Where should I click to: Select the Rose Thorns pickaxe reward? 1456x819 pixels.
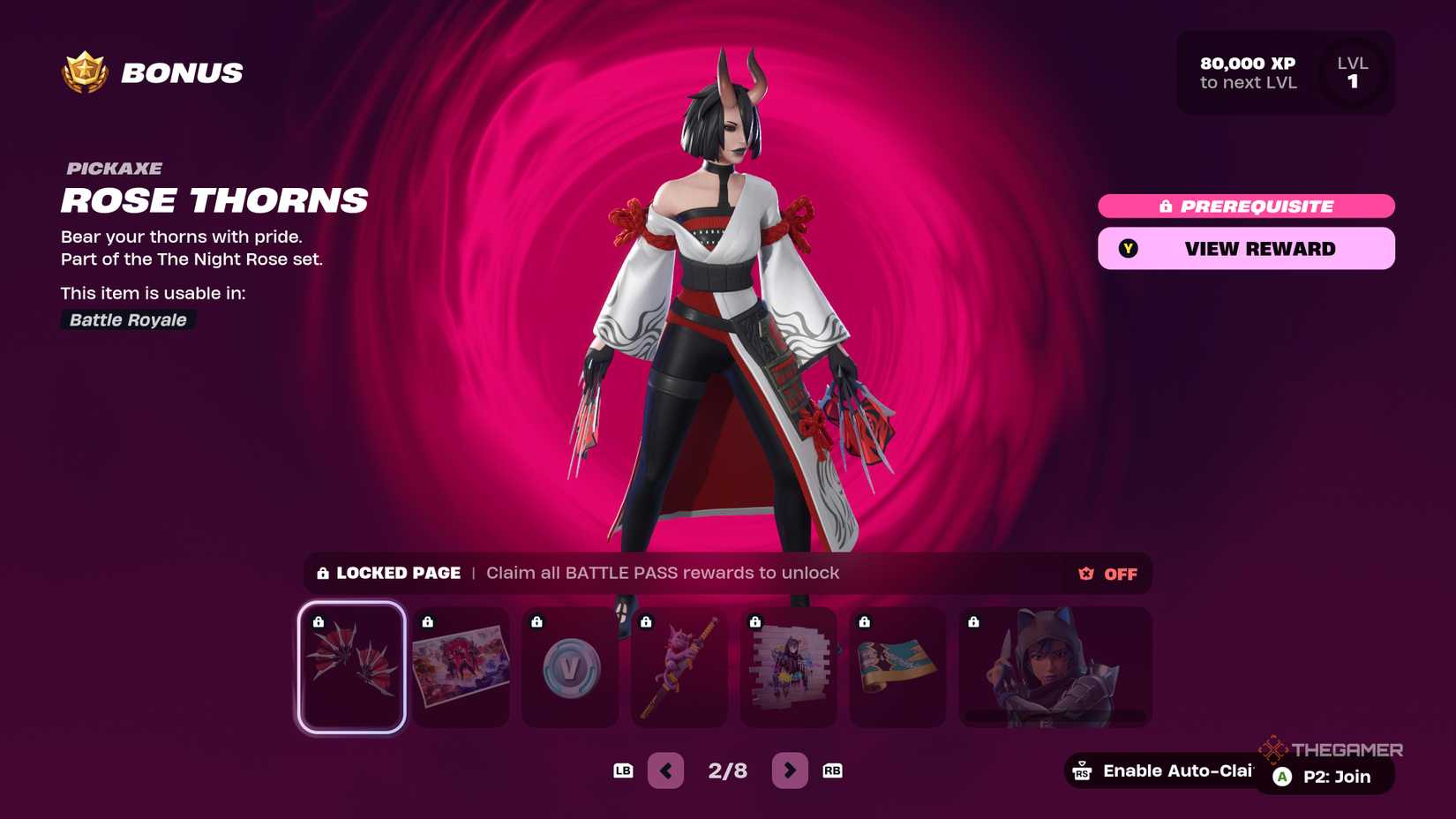(x=352, y=668)
